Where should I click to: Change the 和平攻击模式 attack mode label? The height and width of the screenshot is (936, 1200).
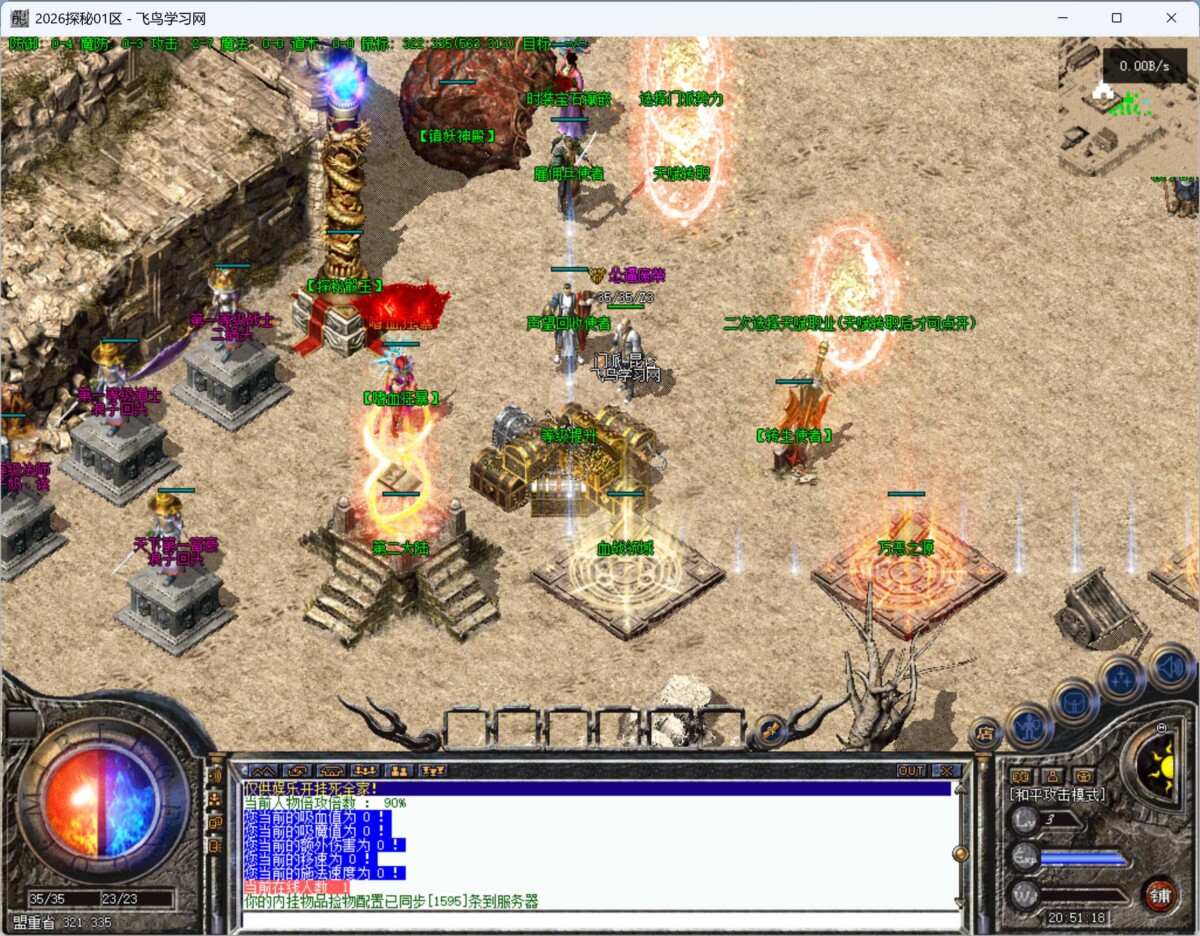point(1058,794)
